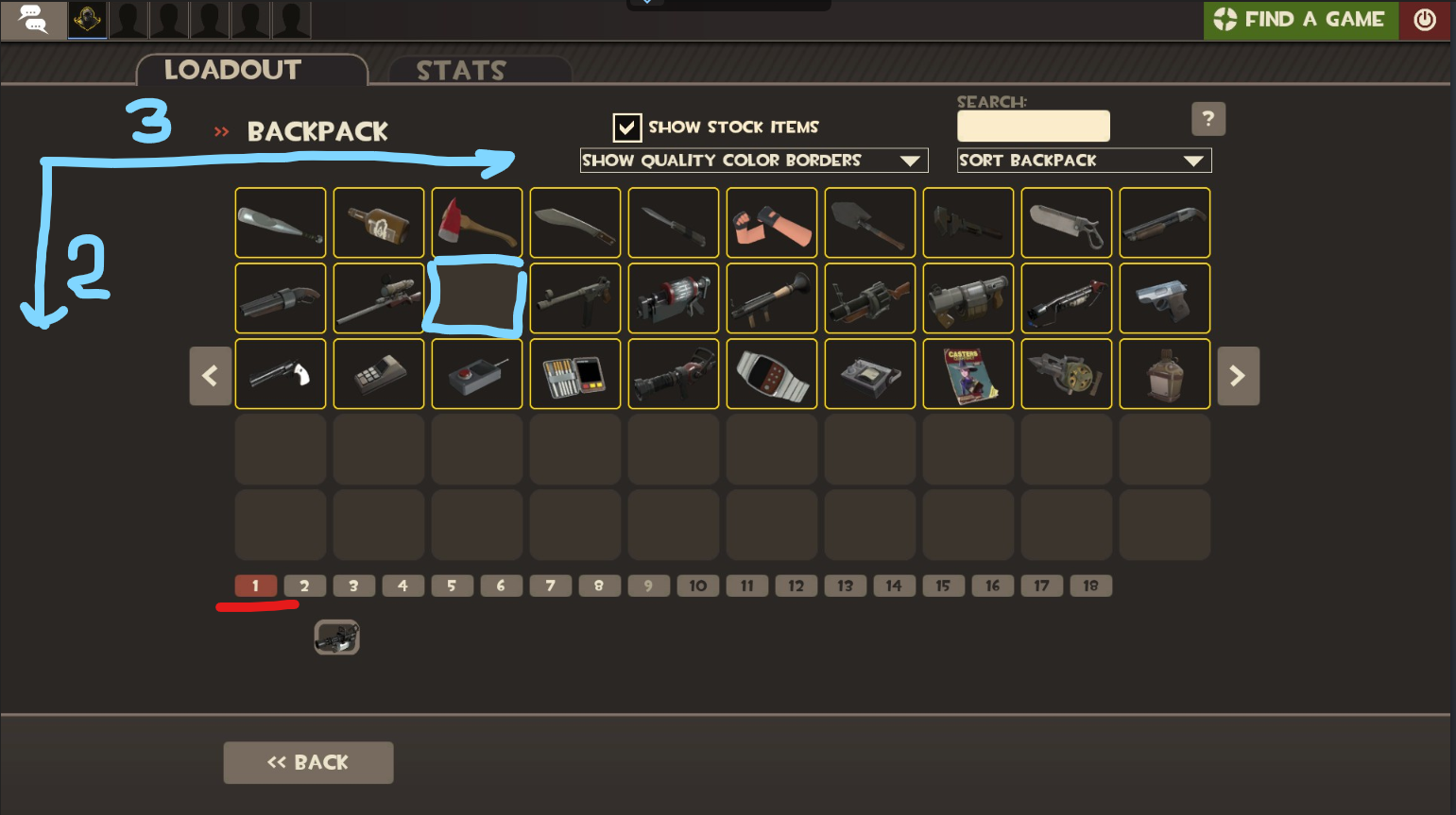This screenshot has width=1456, height=815.
Task: Open the Show Quality Color Borders dropdown
Action: click(754, 160)
